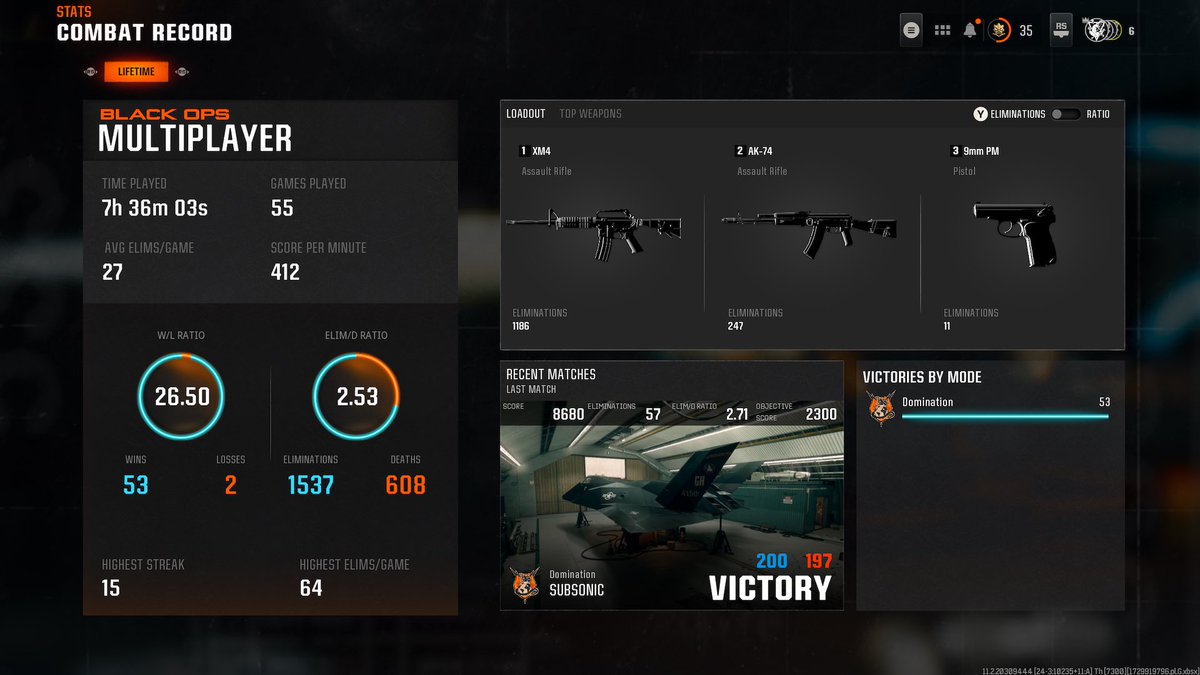Open the Subsonic last match thumbnail
The height and width of the screenshot is (675, 1200).
(671, 505)
